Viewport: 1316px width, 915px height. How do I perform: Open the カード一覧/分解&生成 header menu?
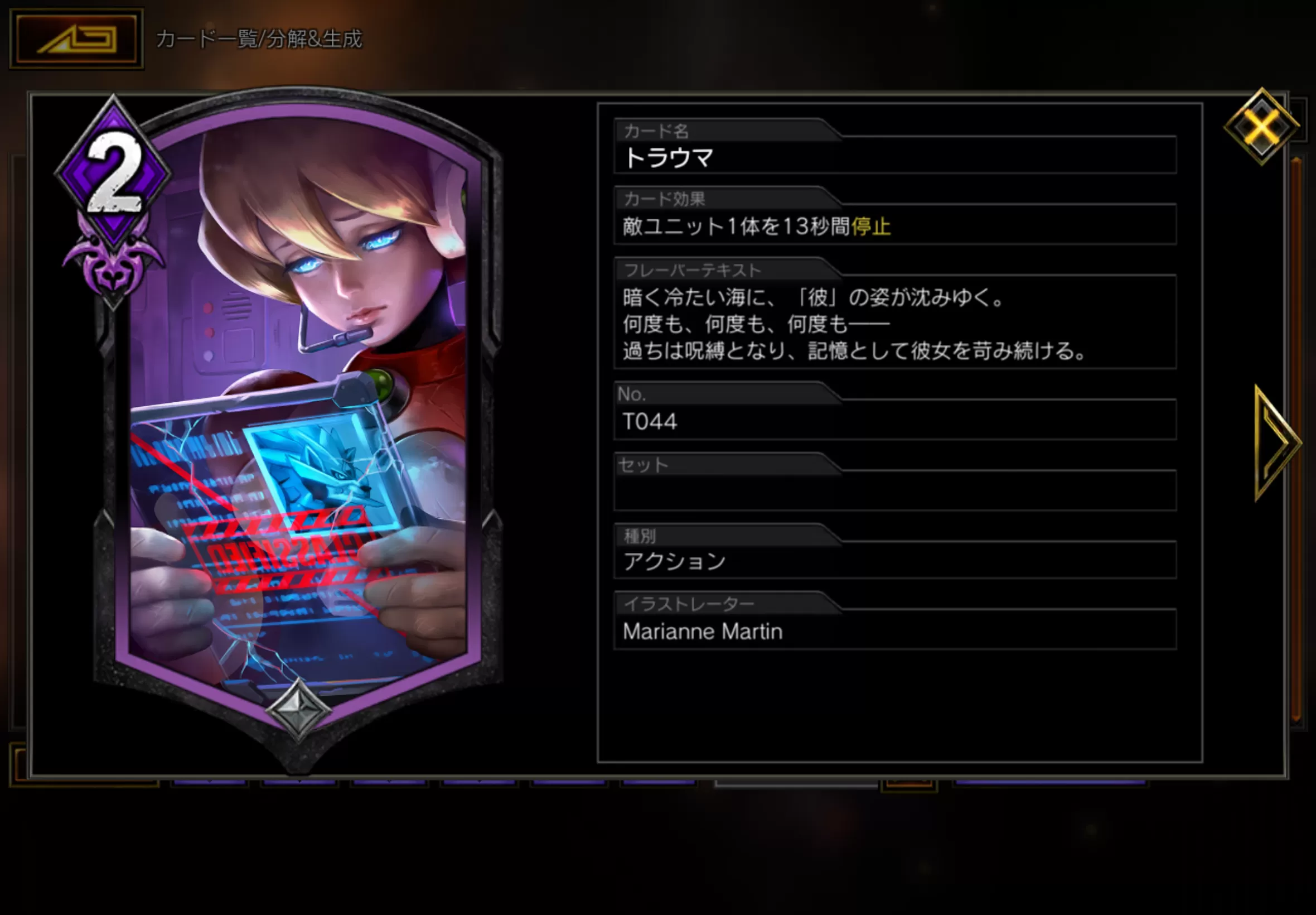coord(259,40)
